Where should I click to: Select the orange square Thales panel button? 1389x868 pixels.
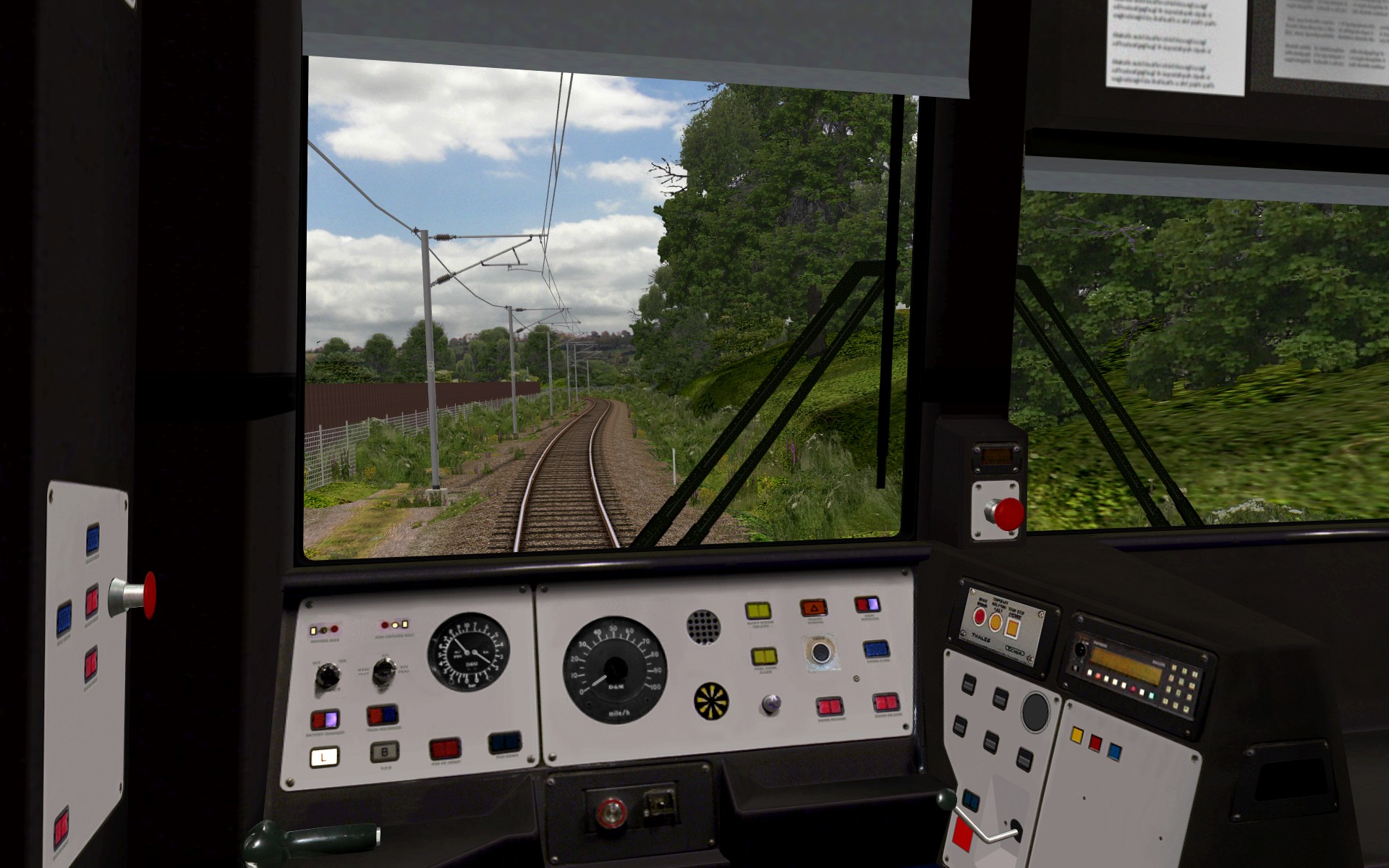tap(1012, 628)
